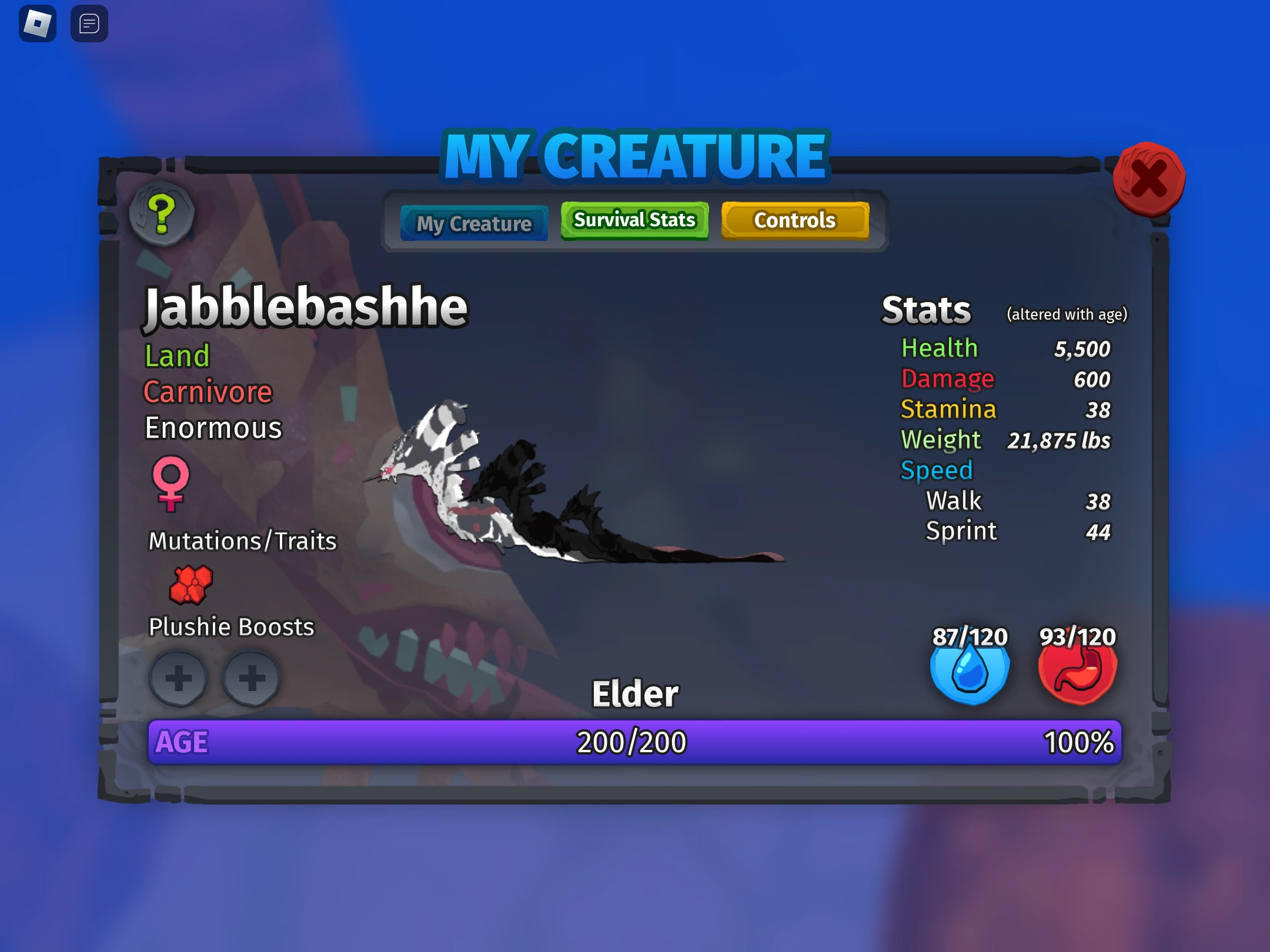Click the Elder age stage label
This screenshot has width=1270, height=952.
tap(634, 693)
